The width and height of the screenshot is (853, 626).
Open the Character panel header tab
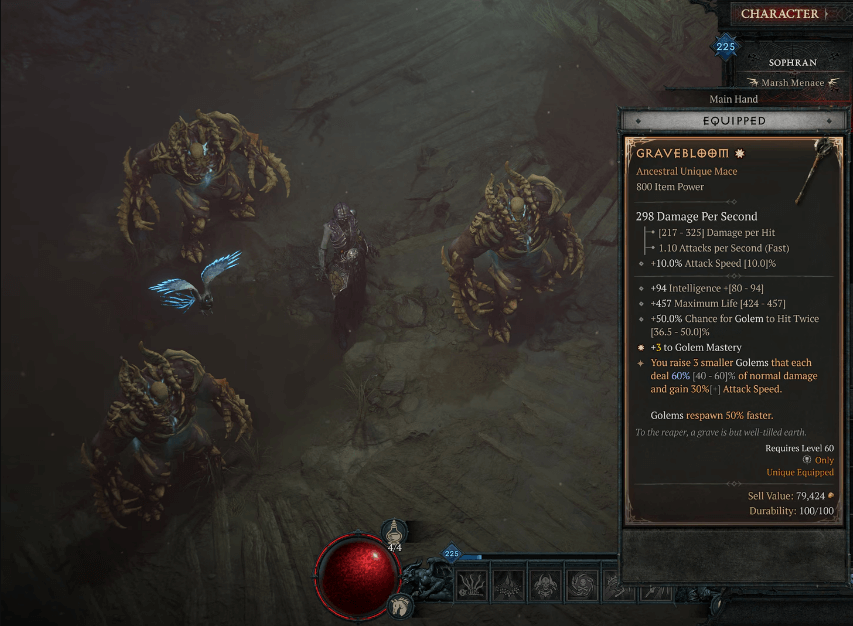pos(779,14)
